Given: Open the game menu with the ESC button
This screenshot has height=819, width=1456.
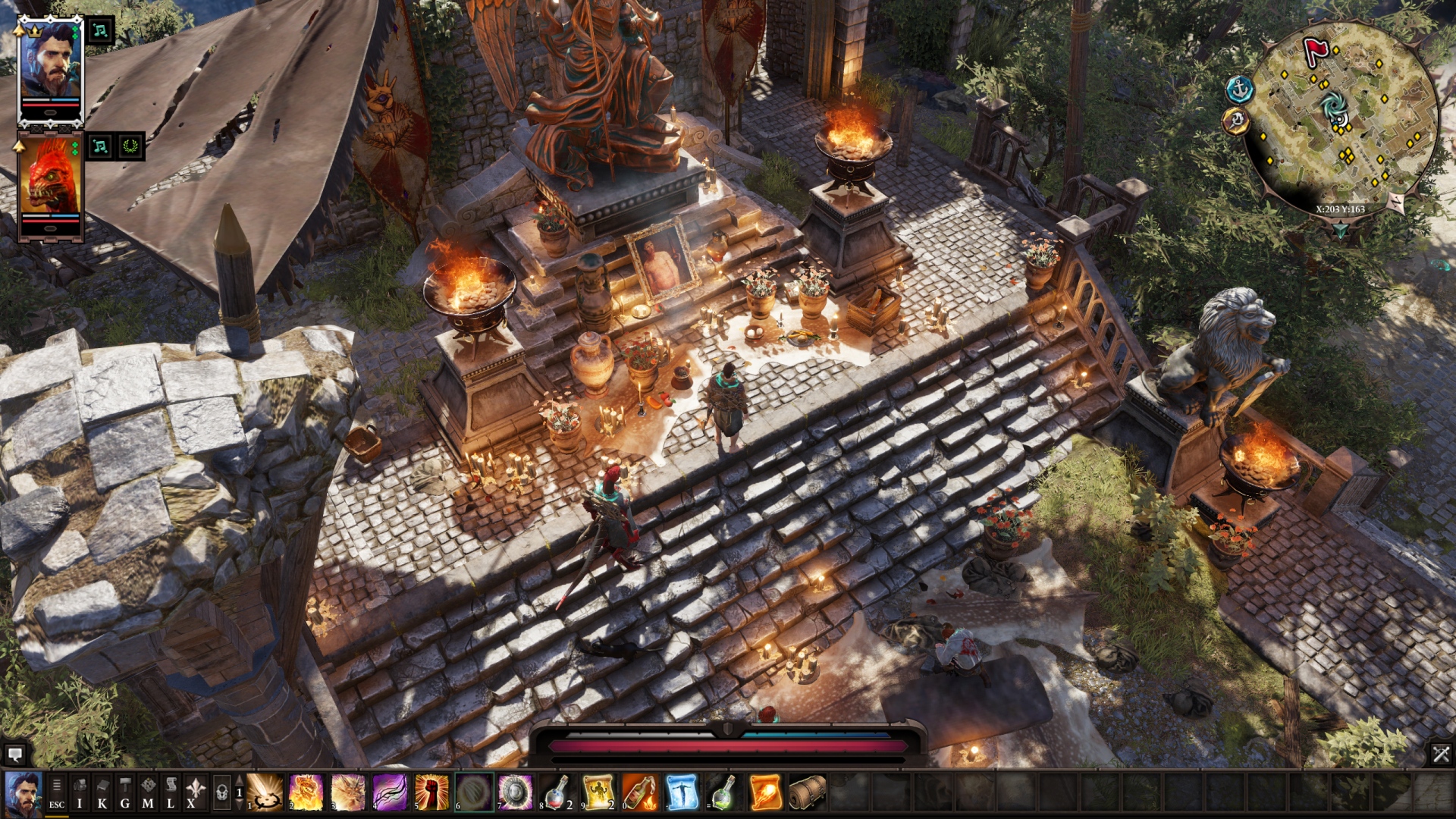Looking at the screenshot, I should pyautogui.click(x=57, y=794).
